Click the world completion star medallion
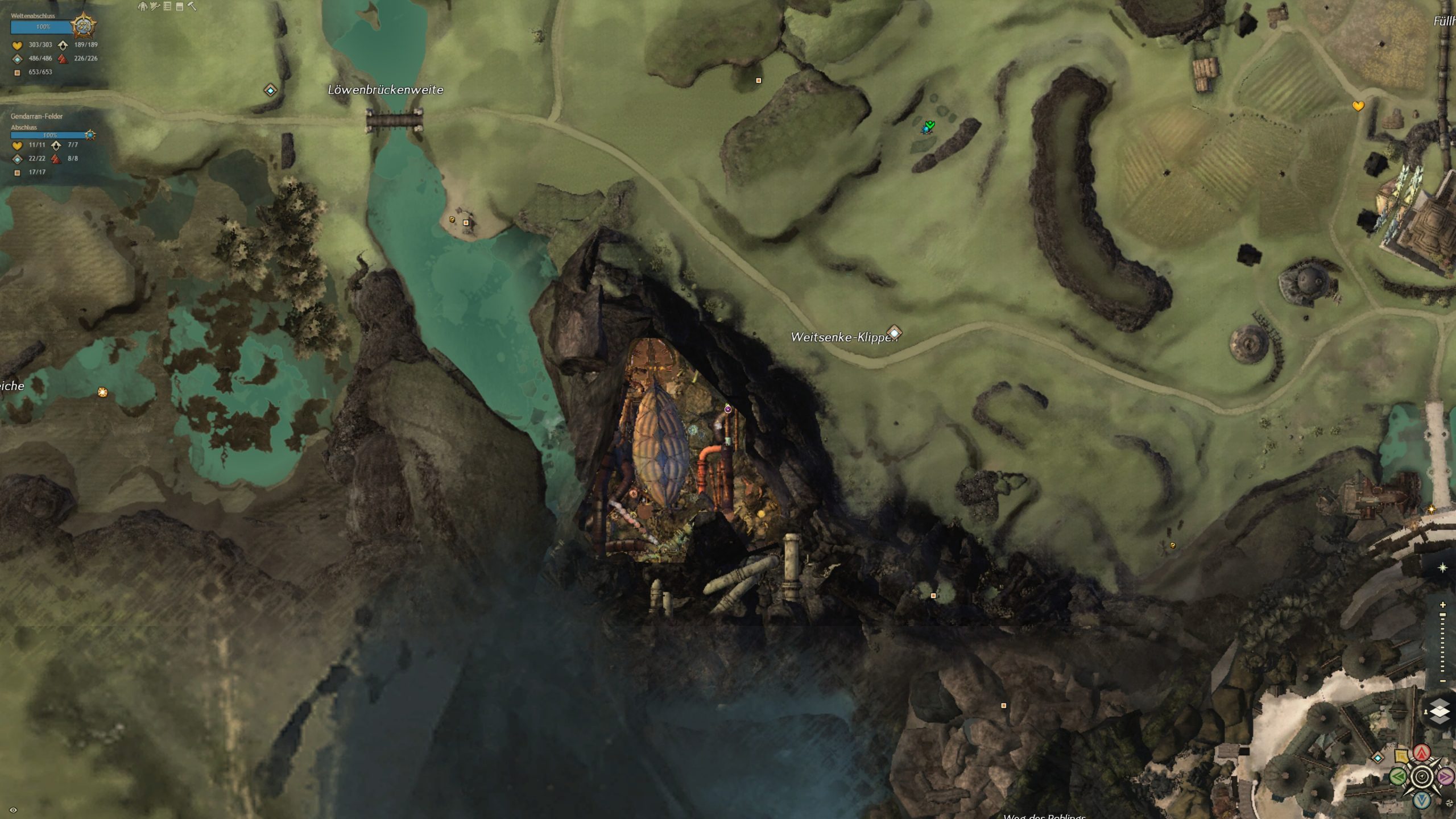This screenshot has height=819, width=1456. tap(84, 26)
